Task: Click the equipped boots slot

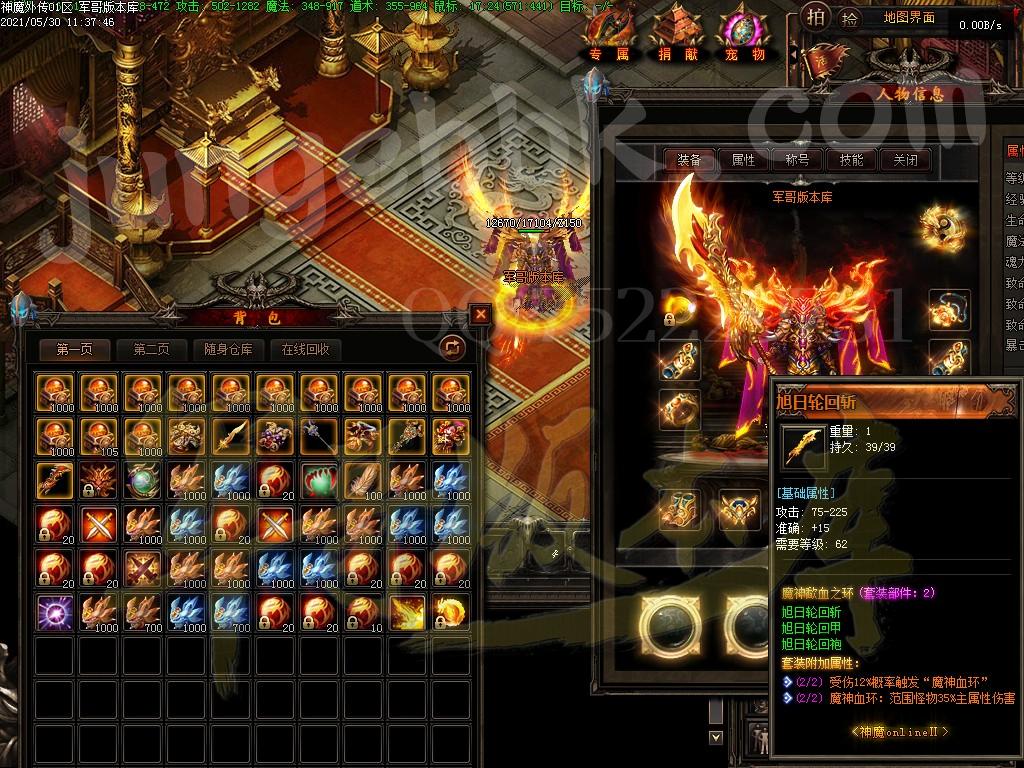Action: [680, 509]
